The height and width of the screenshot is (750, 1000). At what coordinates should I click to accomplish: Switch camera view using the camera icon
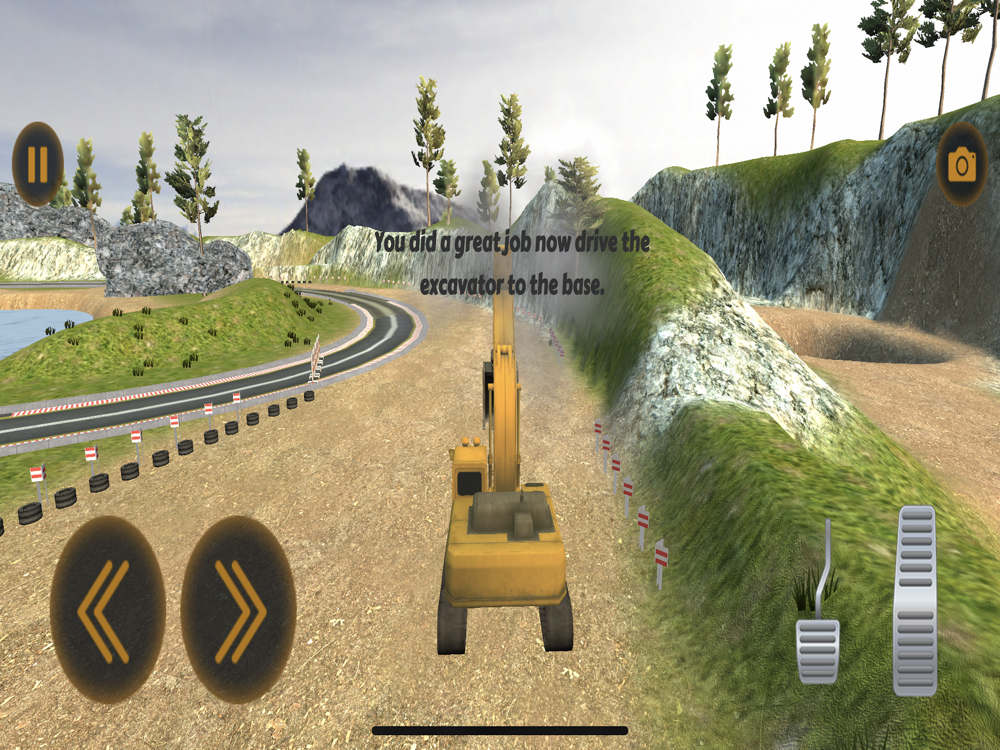[x=961, y=165]
